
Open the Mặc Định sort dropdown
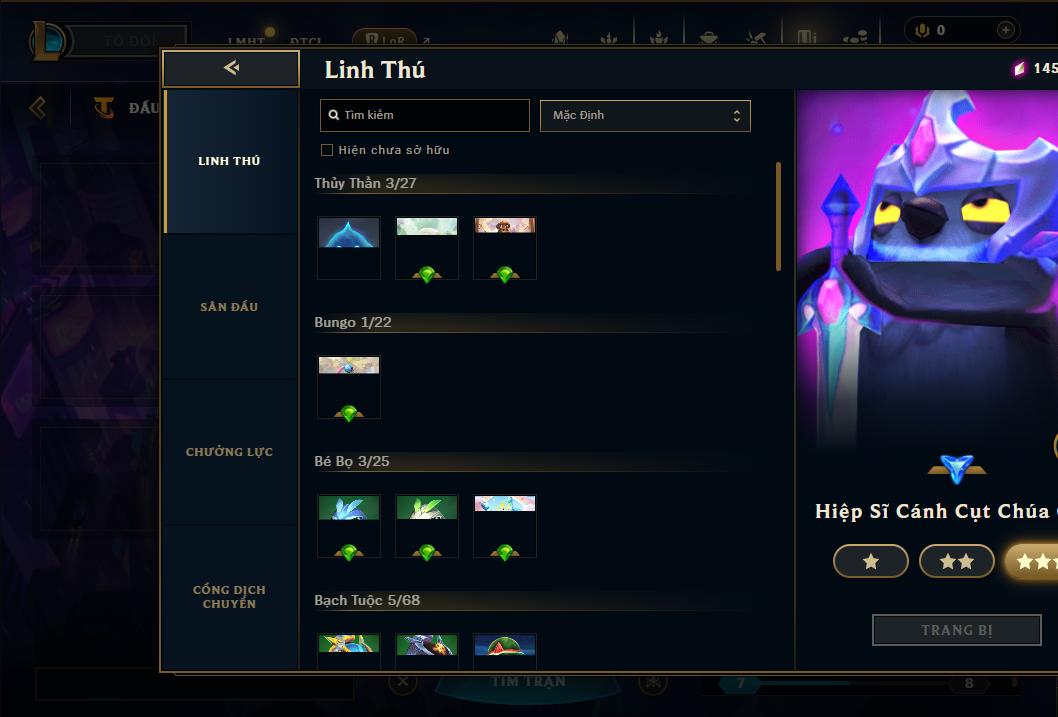[x=645, y=115]
